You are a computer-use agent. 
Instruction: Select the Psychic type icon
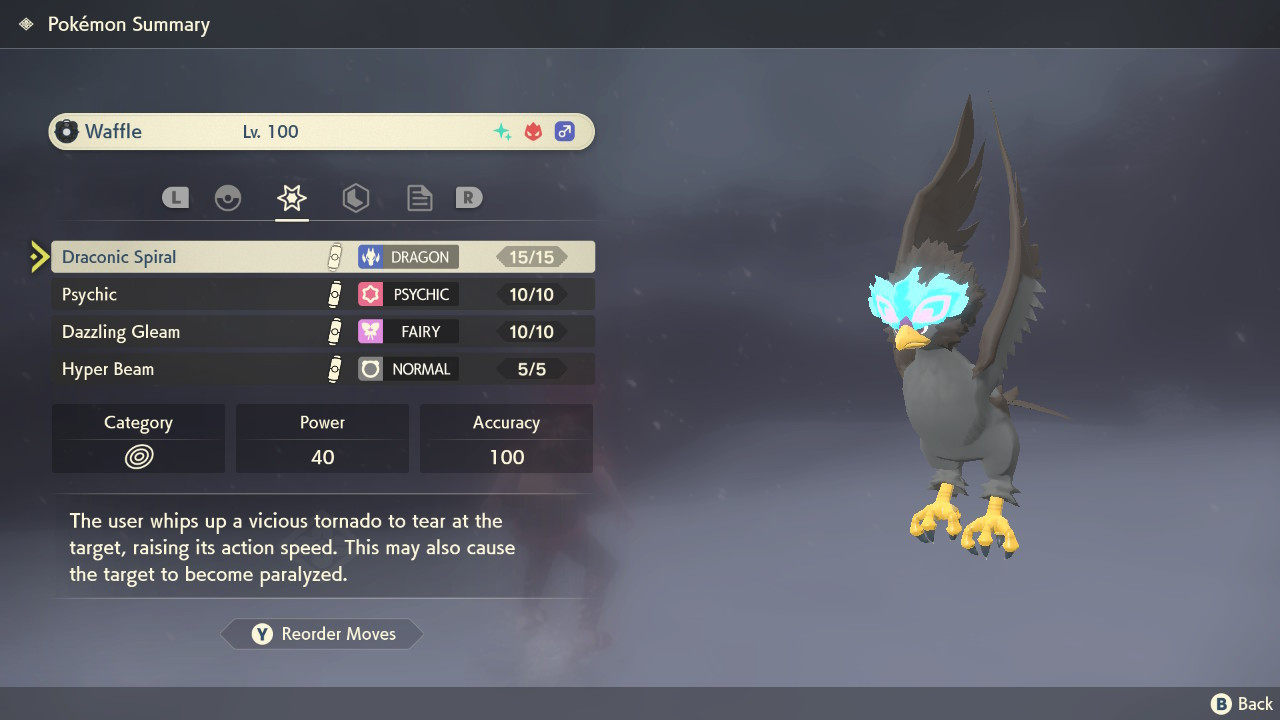click(x=369, y=294)
